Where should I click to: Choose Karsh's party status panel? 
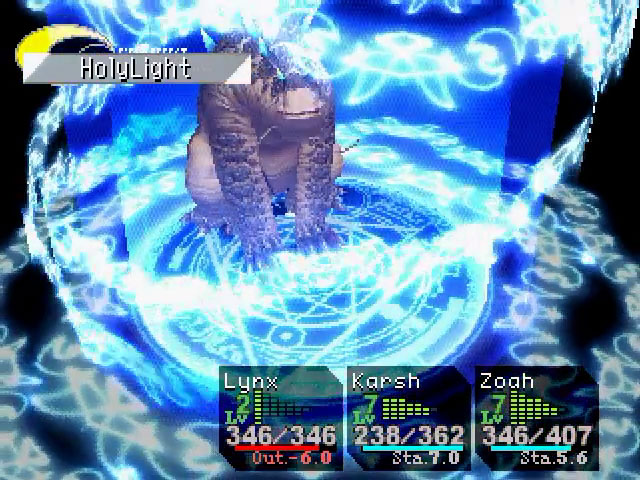408,418
